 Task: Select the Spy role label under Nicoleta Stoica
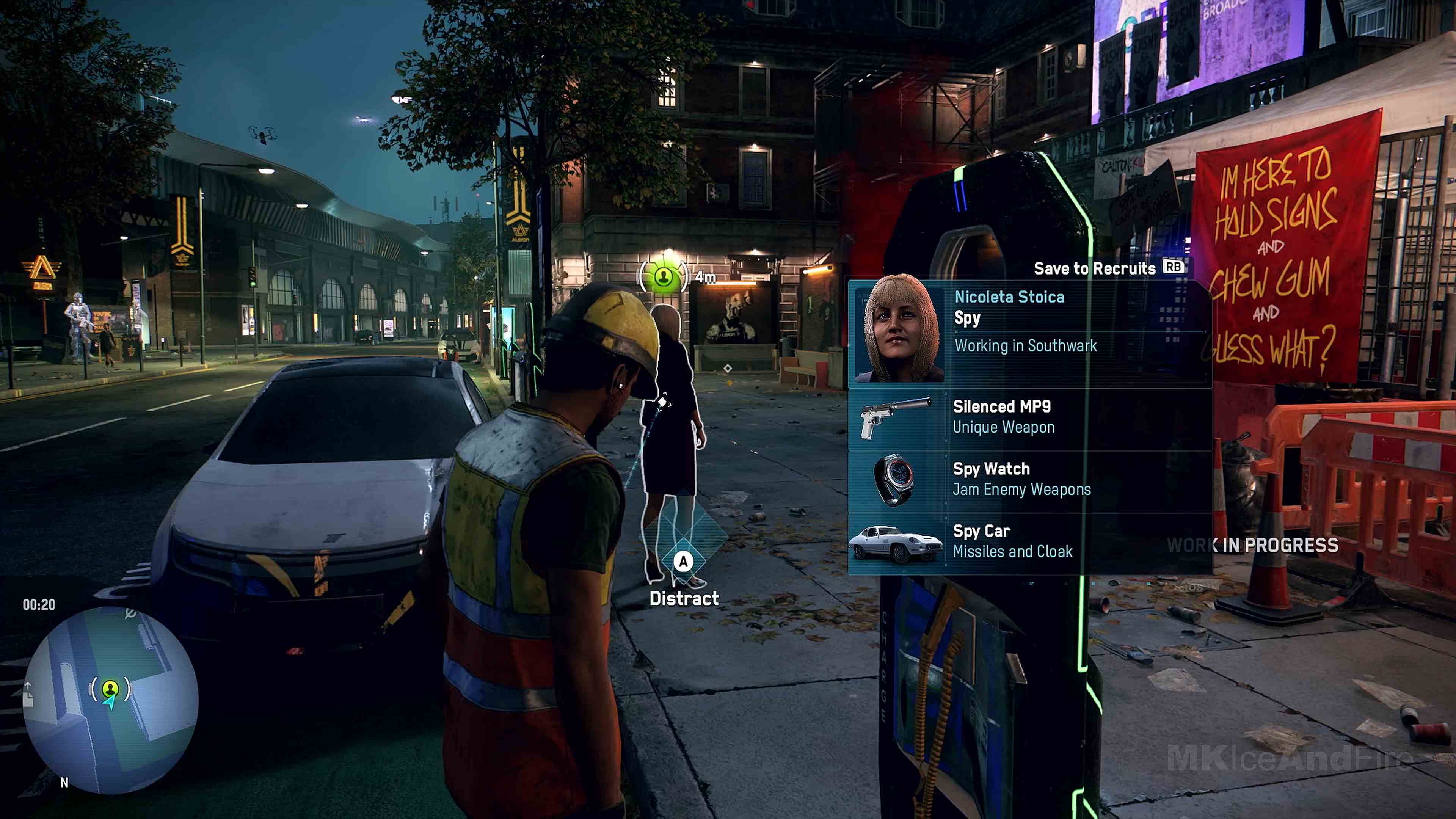click(x=968, y=319)
